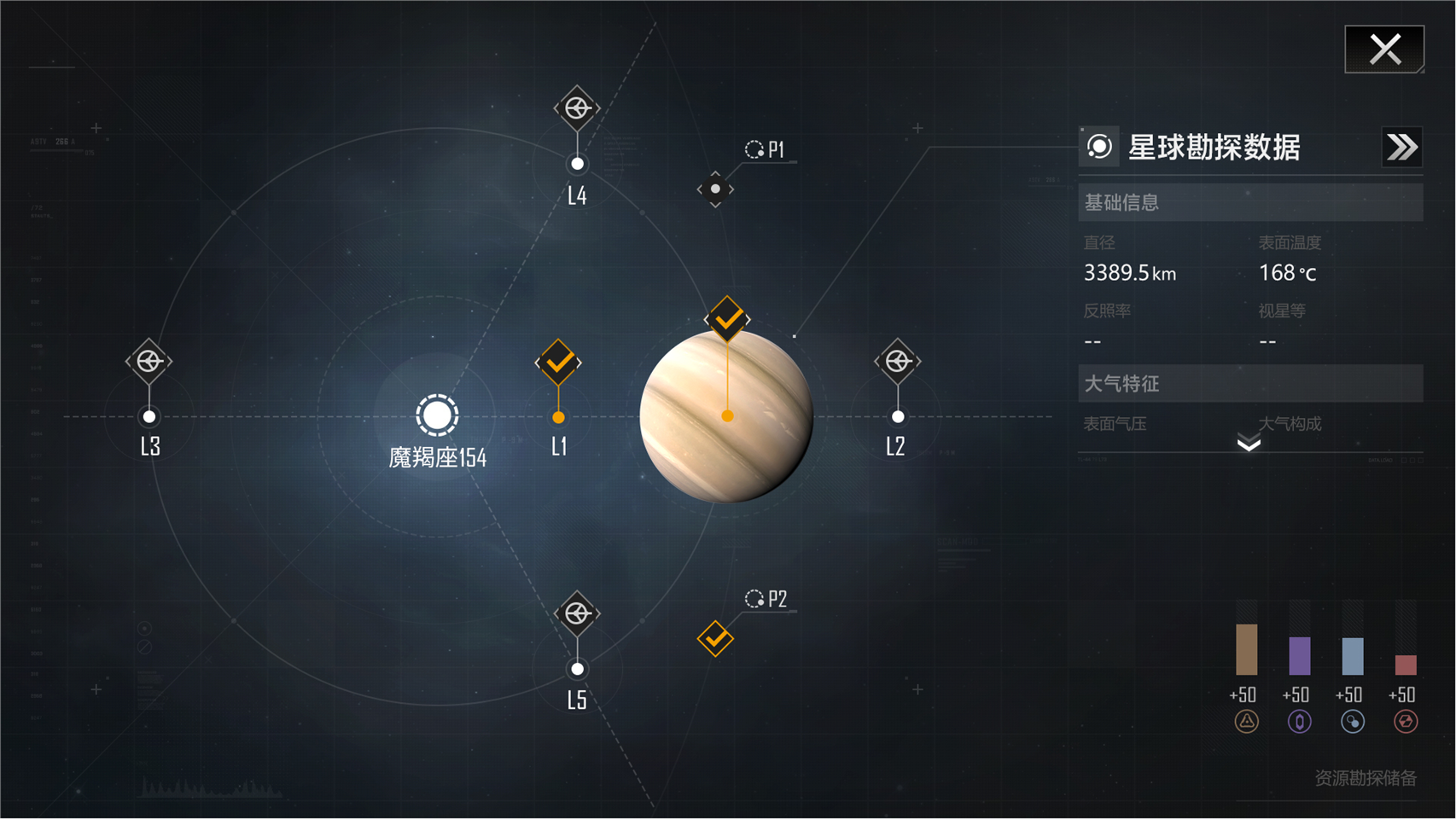This screenshot has height=819, width=1456.
Task: Expand the atmosphere details downward
Action: pyautogui.click(x=1249, y=443)
